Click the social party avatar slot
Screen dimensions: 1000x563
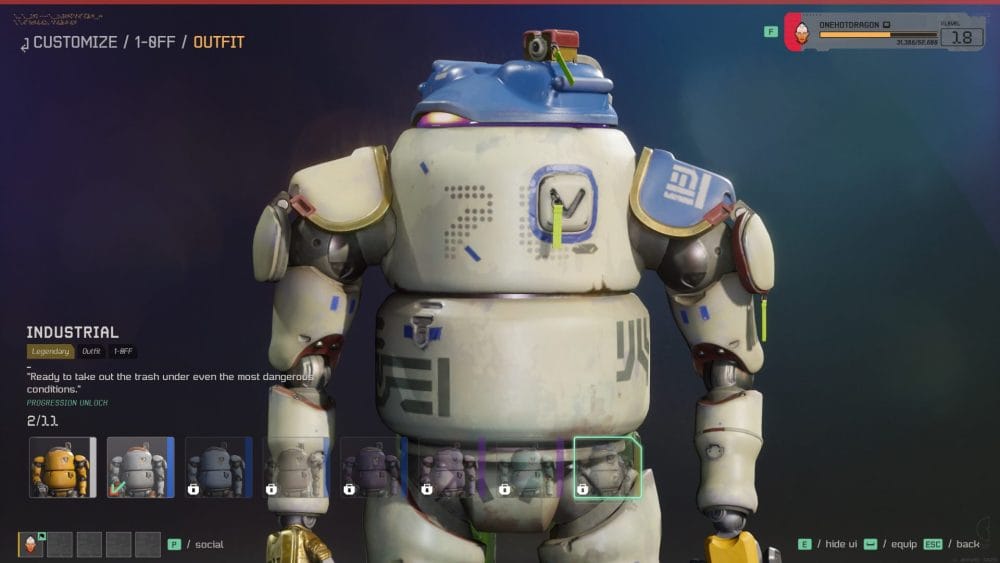(x=31, y=544)
